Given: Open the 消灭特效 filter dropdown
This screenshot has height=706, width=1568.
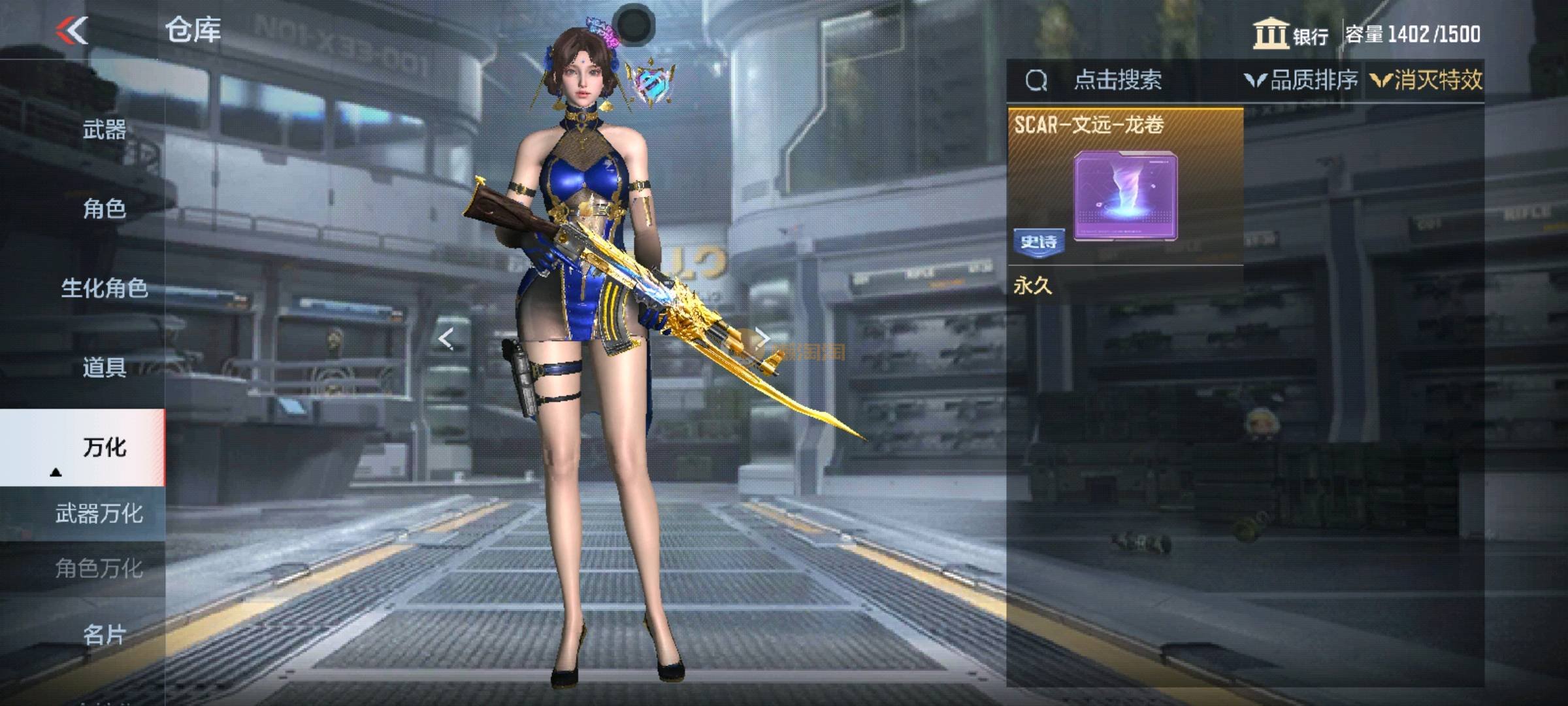Looking at the screenshot, I should pos(1426,80).
